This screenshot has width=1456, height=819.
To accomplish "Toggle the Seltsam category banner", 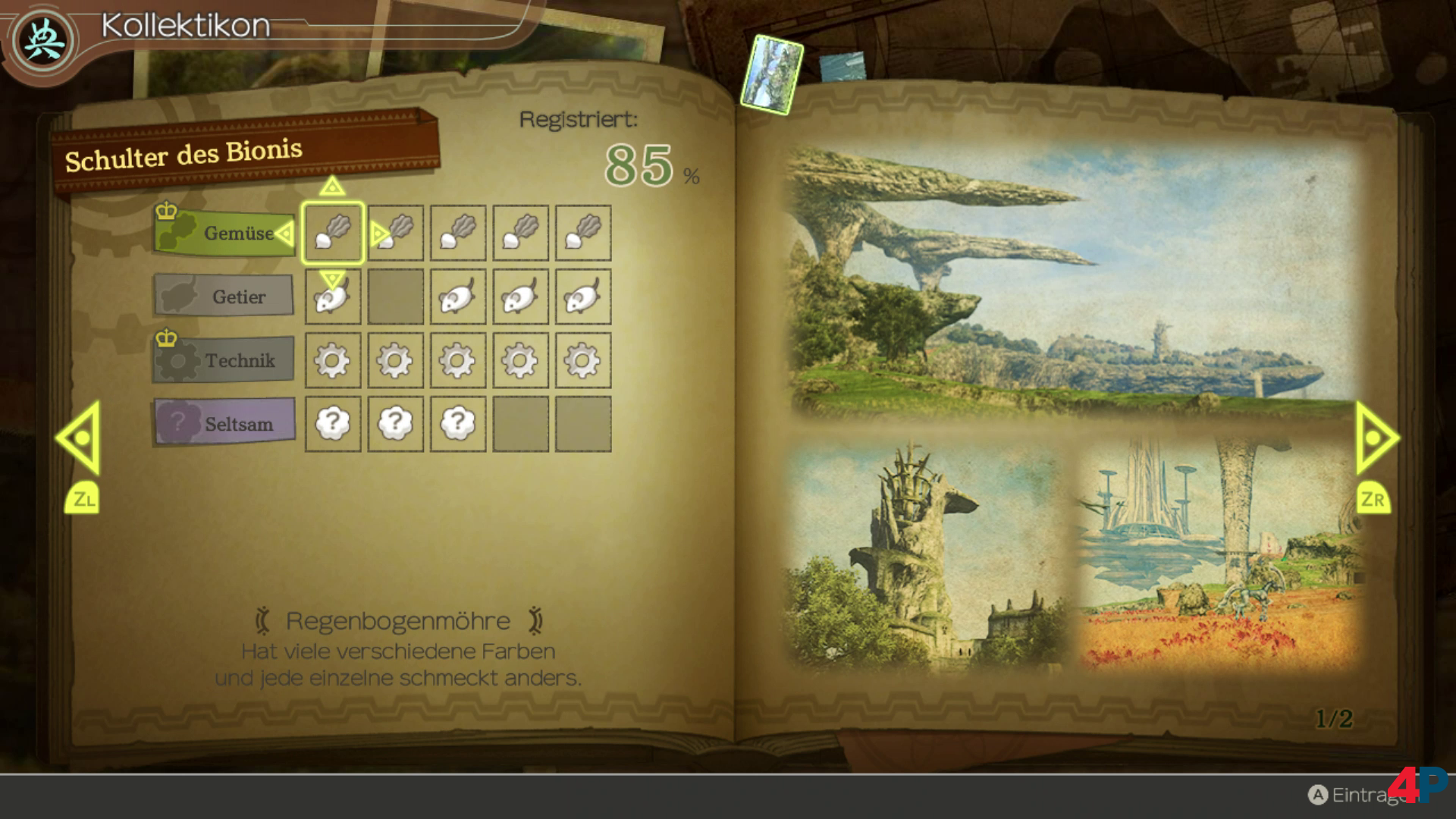I will point(224,423).
